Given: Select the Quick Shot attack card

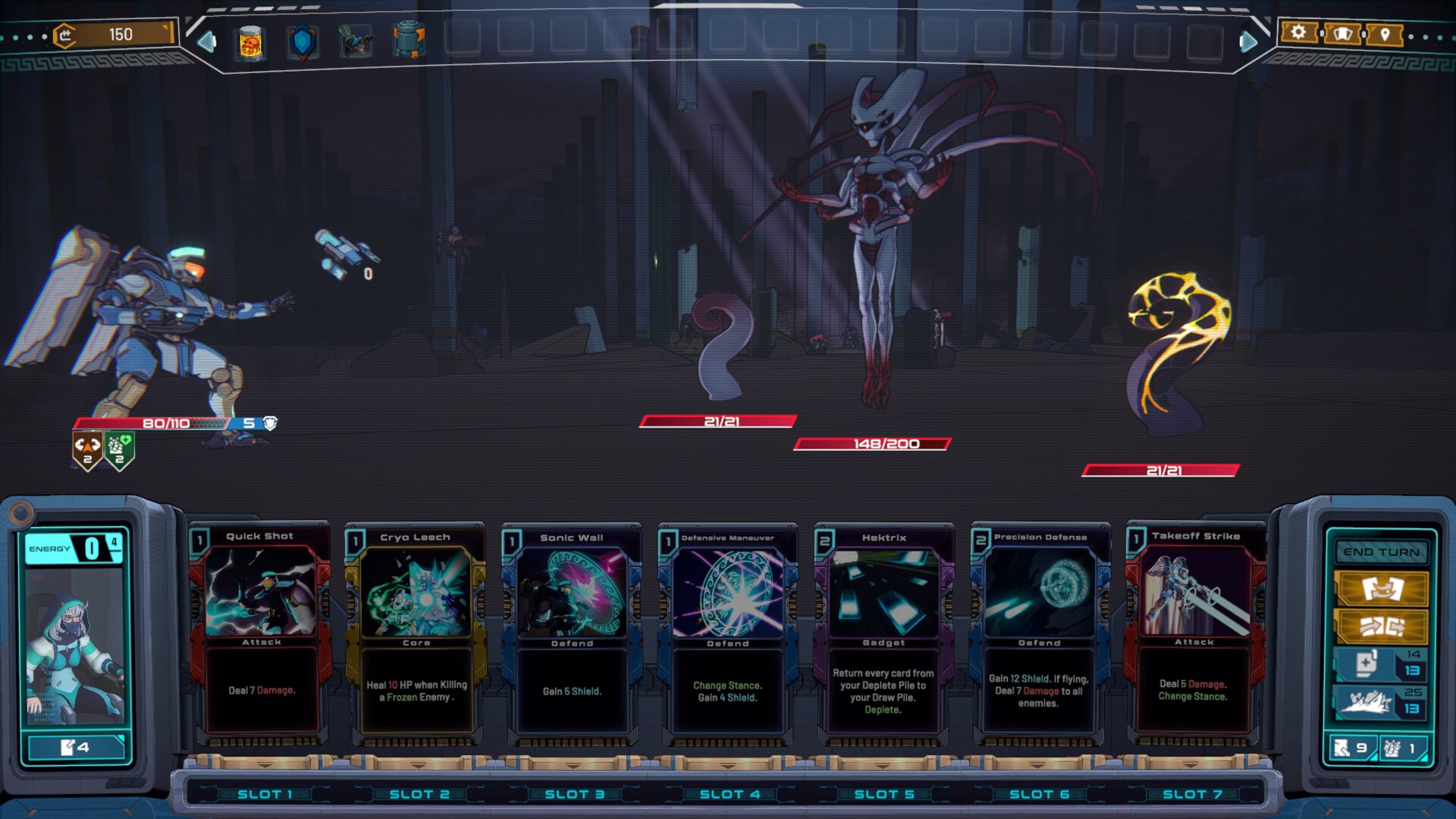Looking at the screenshot, I should 261,631.
